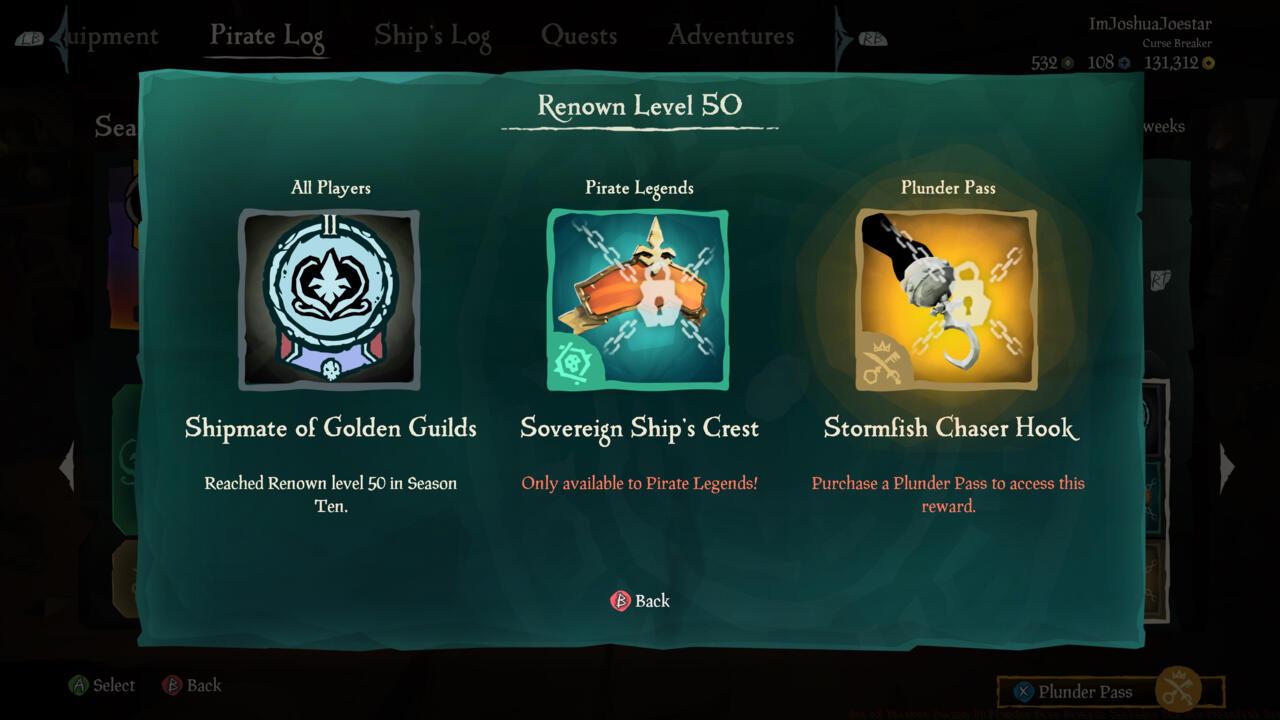Viewport: 1280px width, 720px height.
Task: Select the Sovereign Ship's Crest reward image
Action: (x=640, y=298)
